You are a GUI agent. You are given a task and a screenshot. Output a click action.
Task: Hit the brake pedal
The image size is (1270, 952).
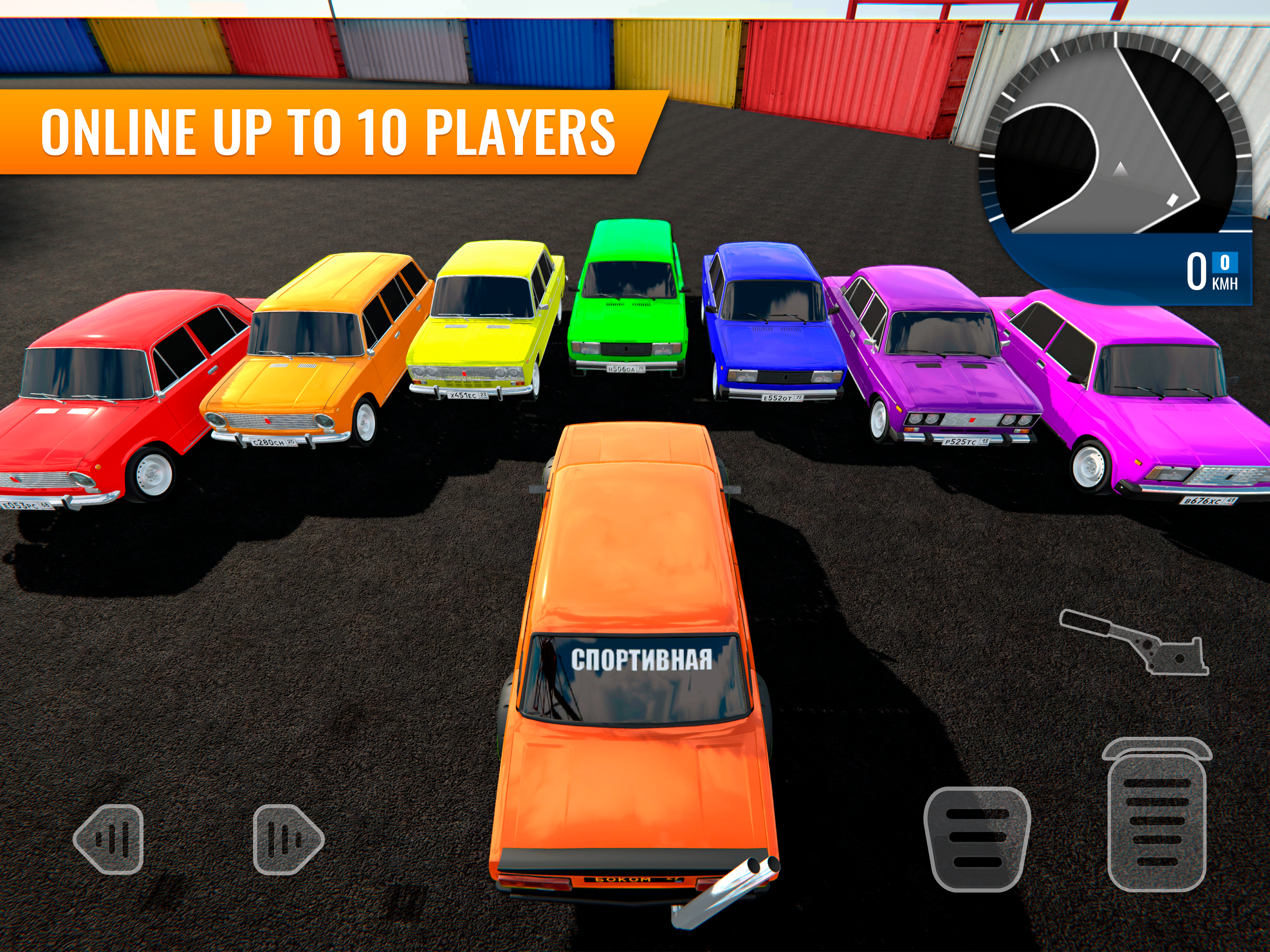coord(977,838)
